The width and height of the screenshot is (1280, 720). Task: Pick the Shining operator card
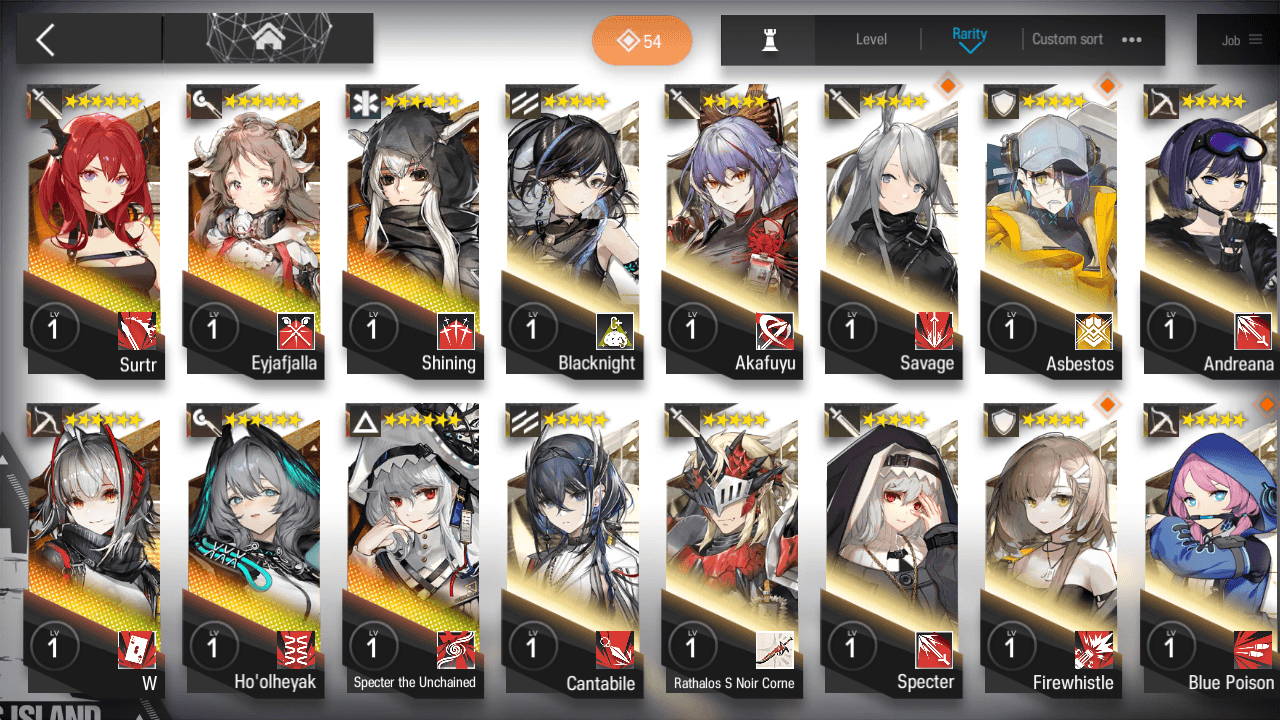coord(412,230)
